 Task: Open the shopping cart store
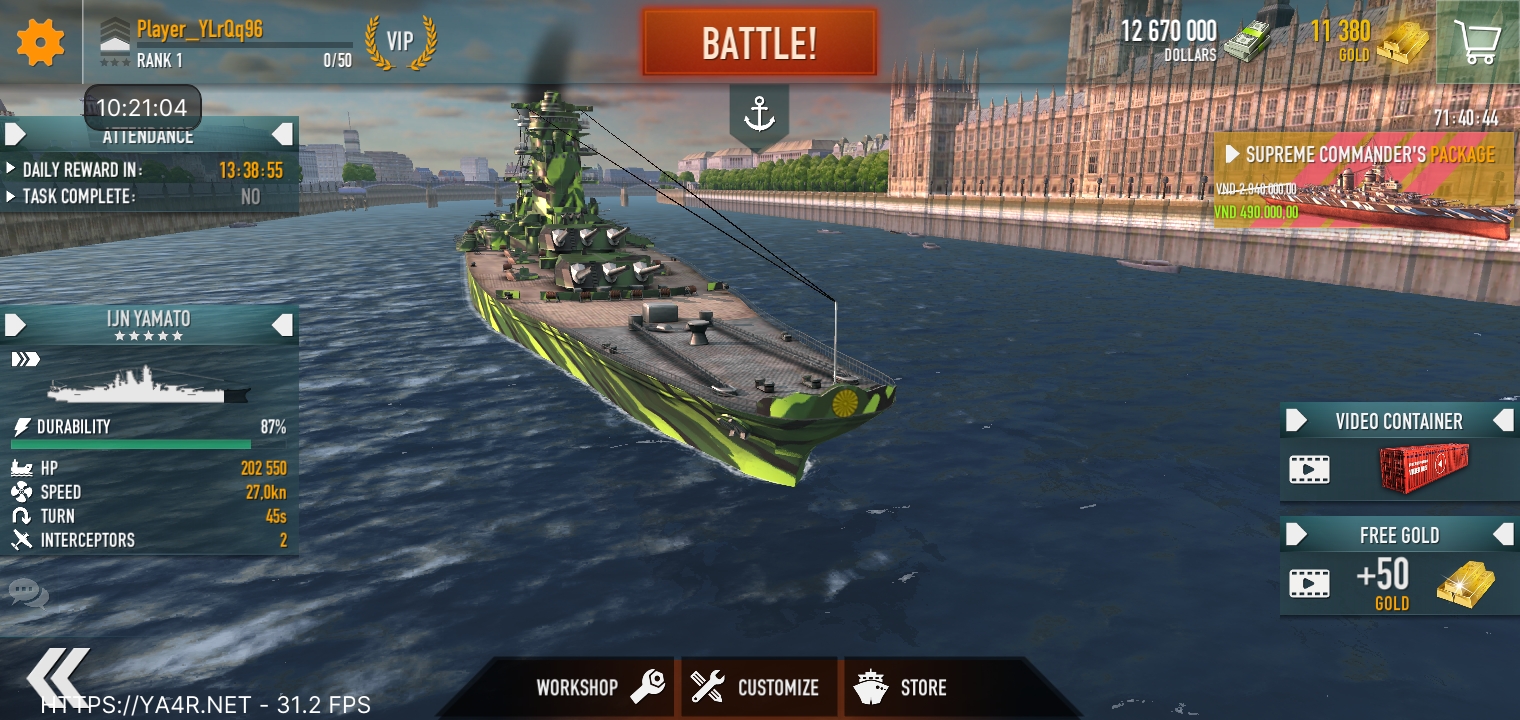[x=1478, y=42]
